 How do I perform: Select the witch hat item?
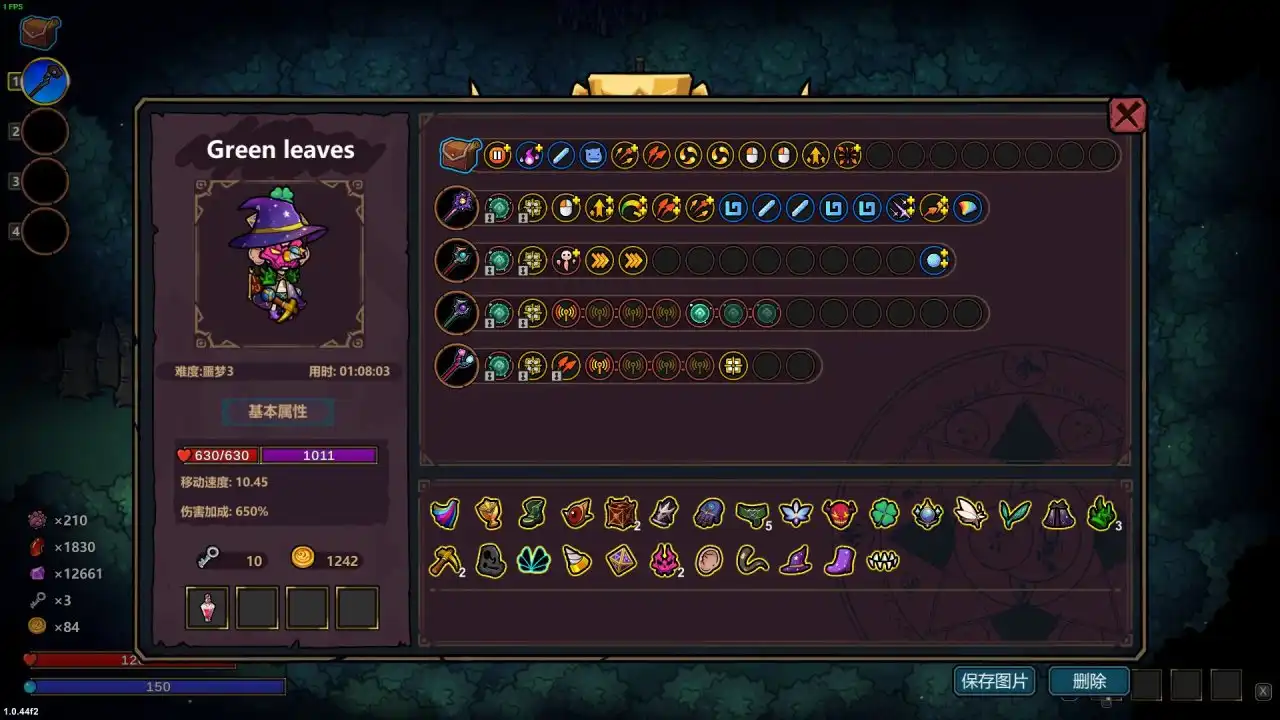795,561
